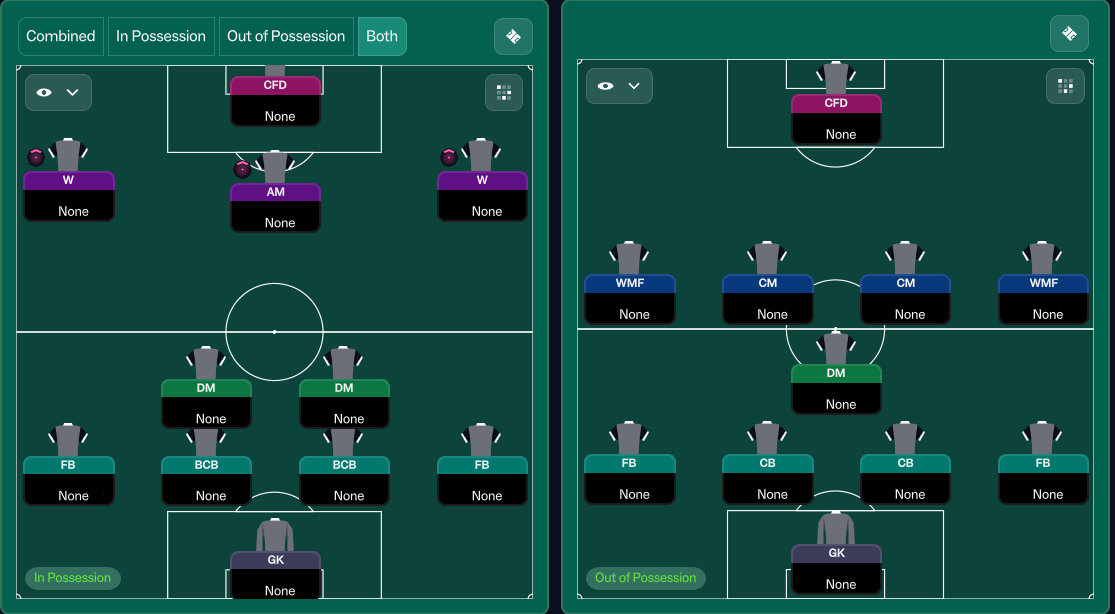The image size is (1115, 614).
Task: Toggle the grid icon on the Out of Possession pitch
Action: 1065,86
